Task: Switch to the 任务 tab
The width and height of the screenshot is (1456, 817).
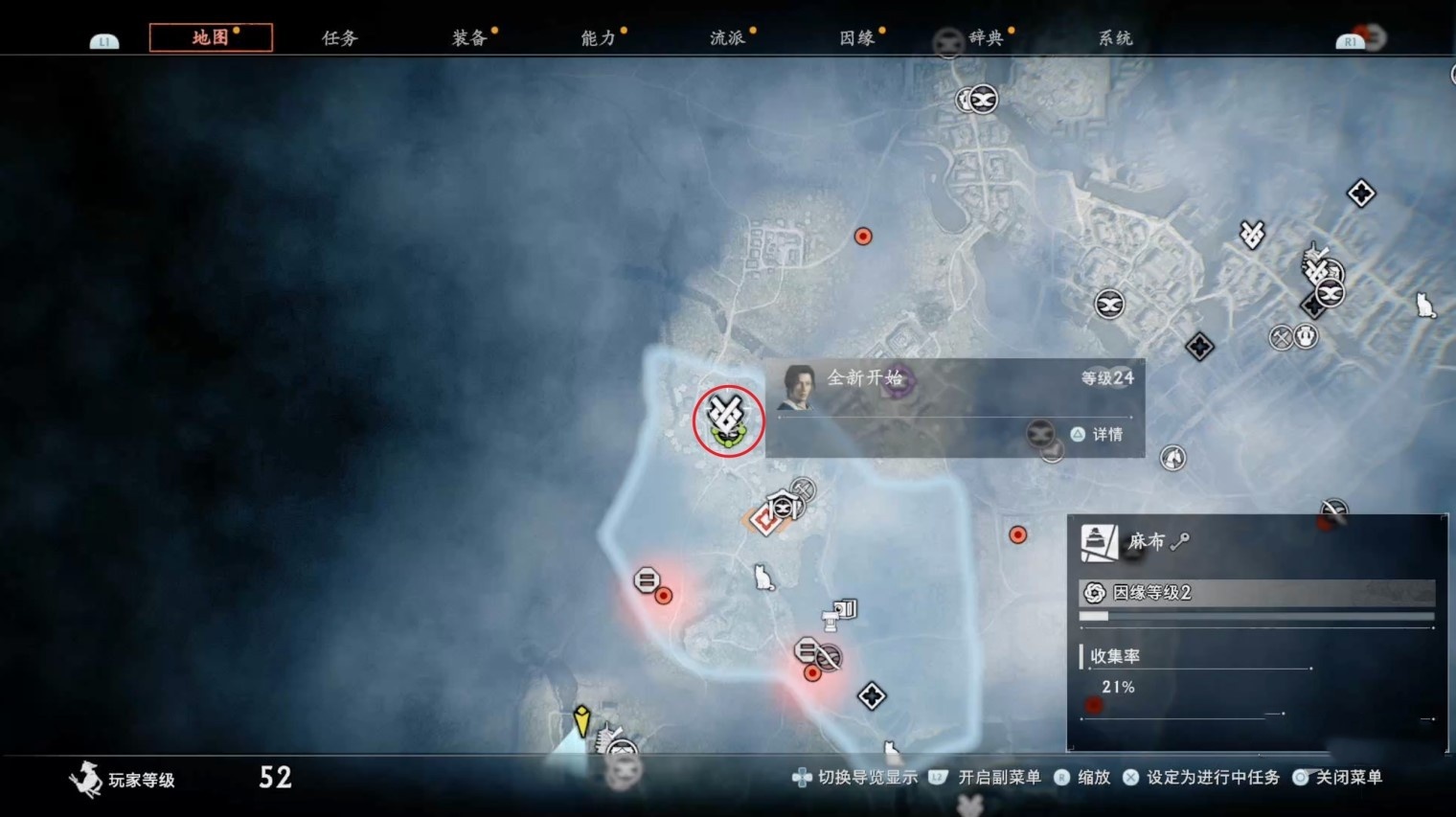Action: [339, 38]
